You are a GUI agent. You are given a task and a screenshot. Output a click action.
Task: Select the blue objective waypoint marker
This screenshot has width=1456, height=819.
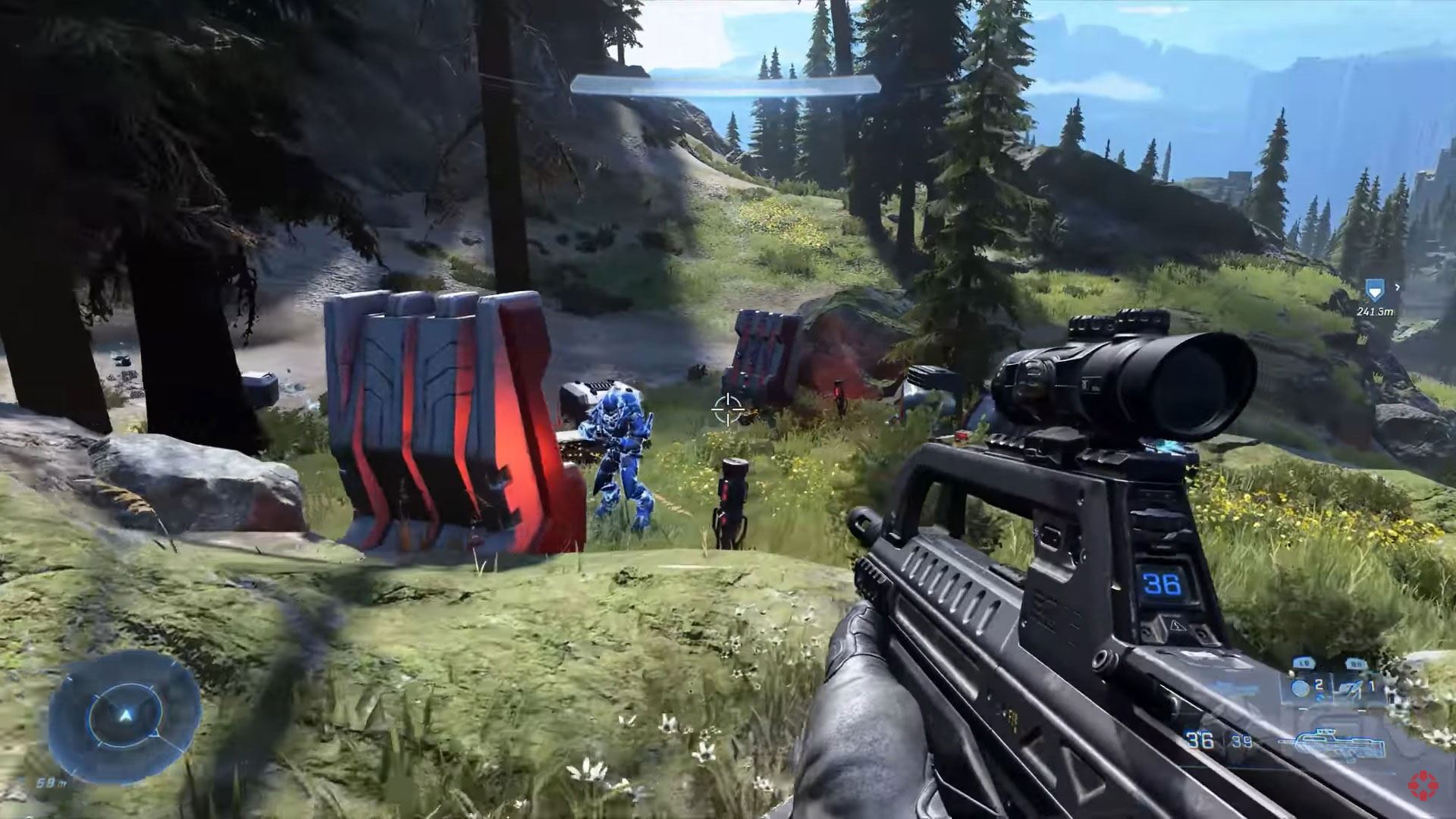click(x=1373, y=289)
